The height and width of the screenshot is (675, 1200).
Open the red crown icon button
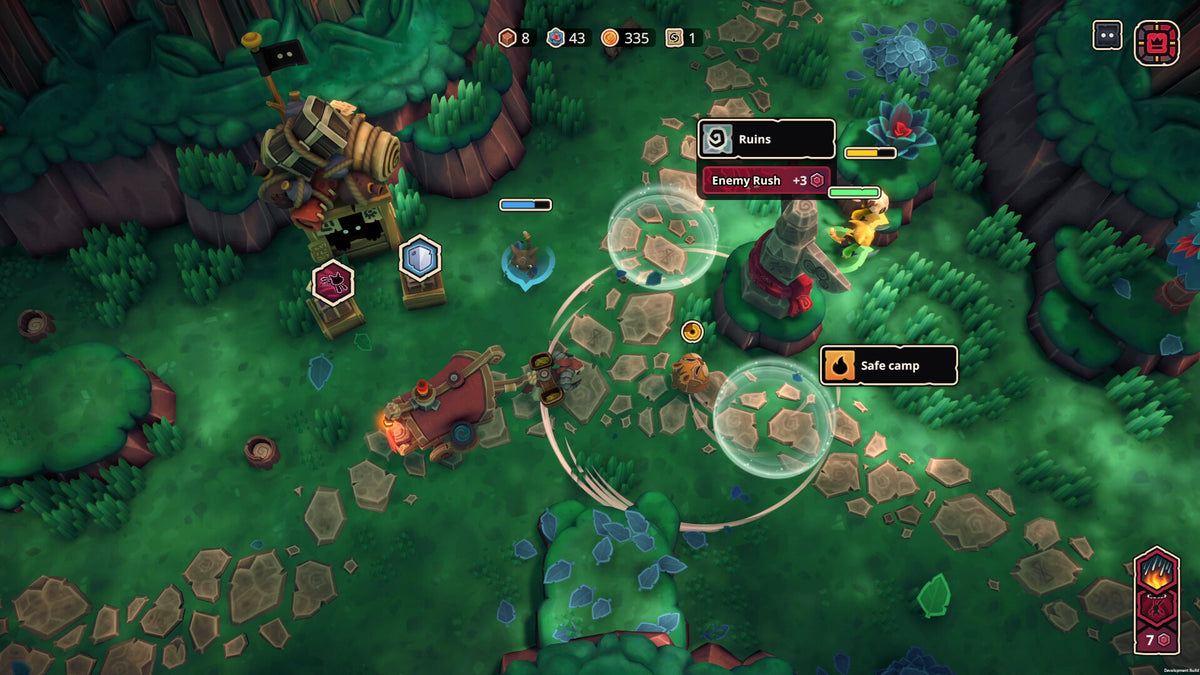[1156, 43]
